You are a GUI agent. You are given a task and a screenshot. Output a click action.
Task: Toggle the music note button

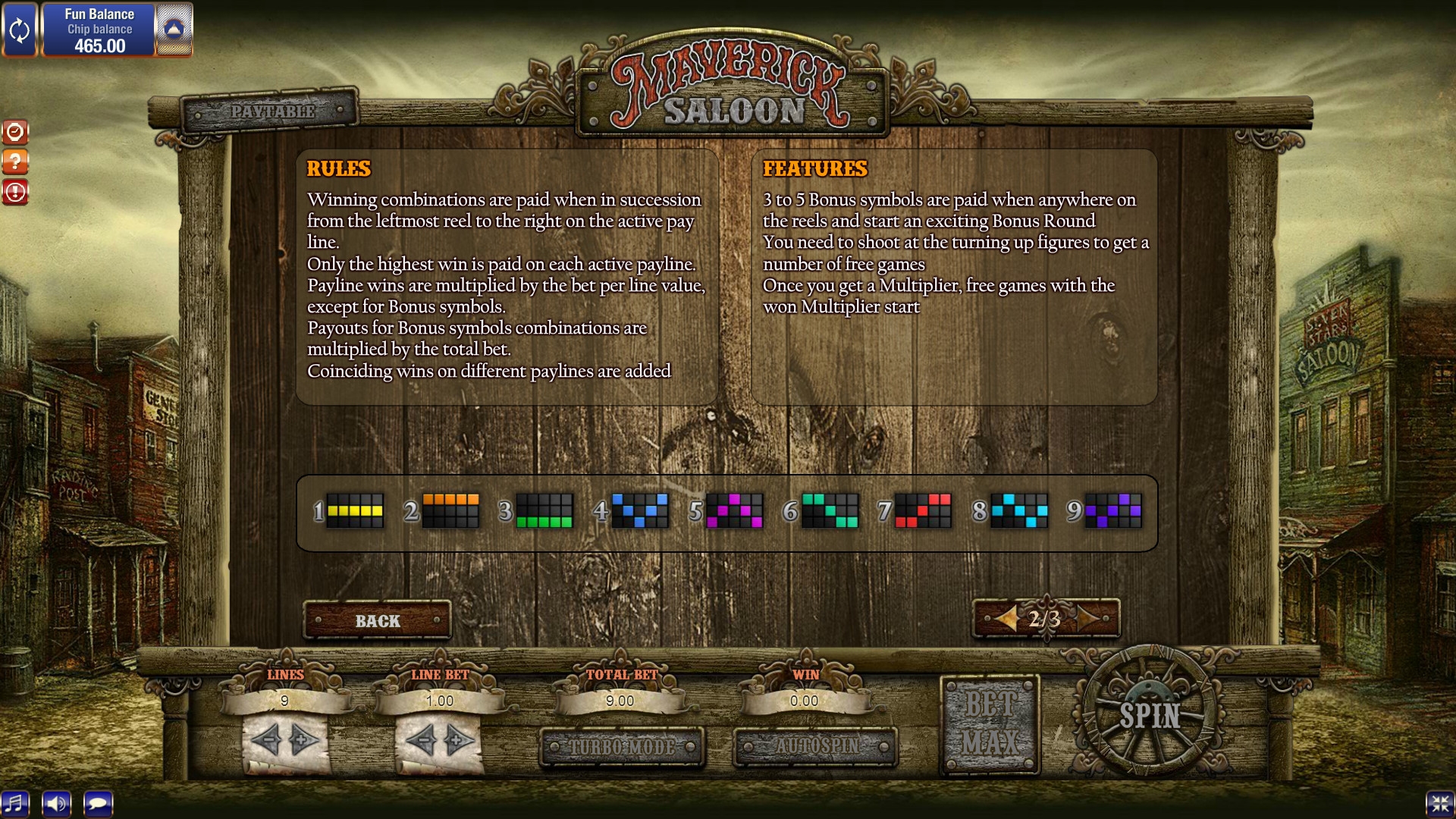(15, 803)
